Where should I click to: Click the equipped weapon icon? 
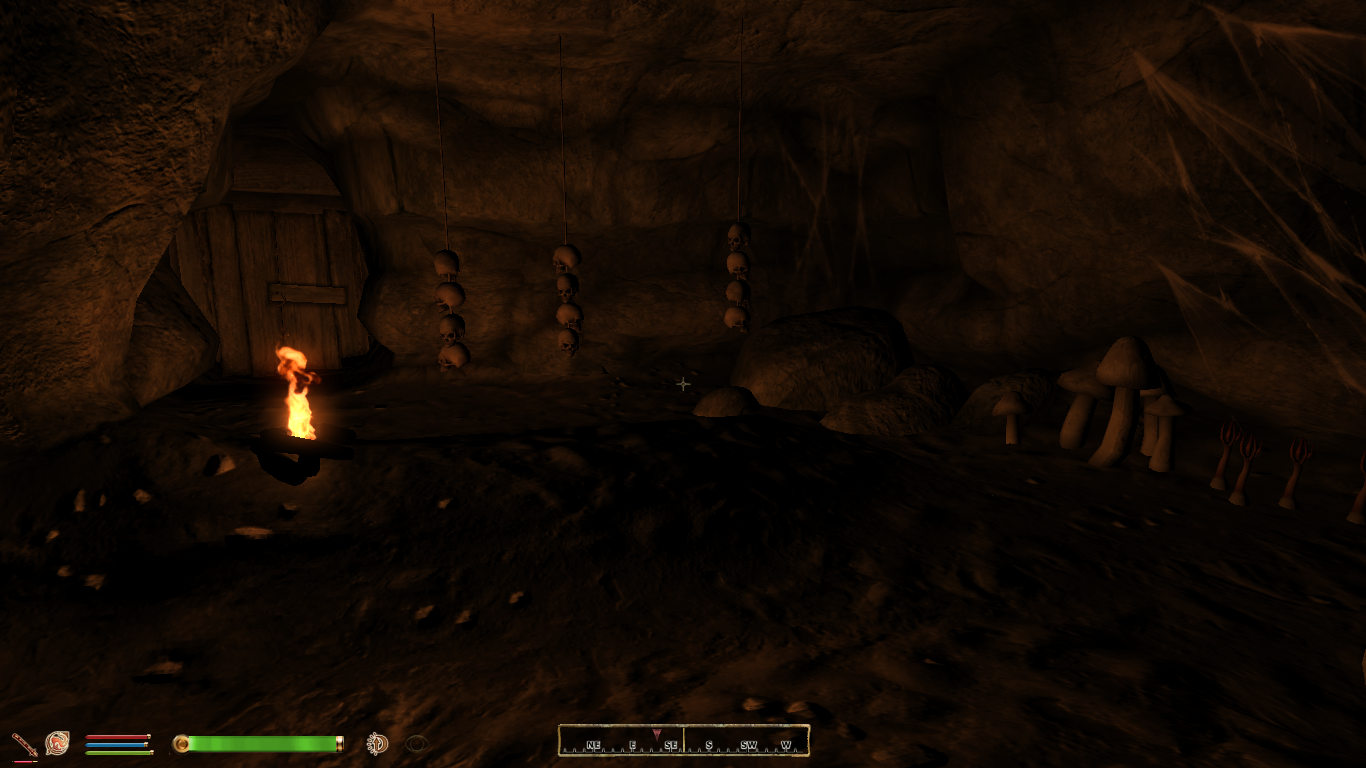coord(23,744)
